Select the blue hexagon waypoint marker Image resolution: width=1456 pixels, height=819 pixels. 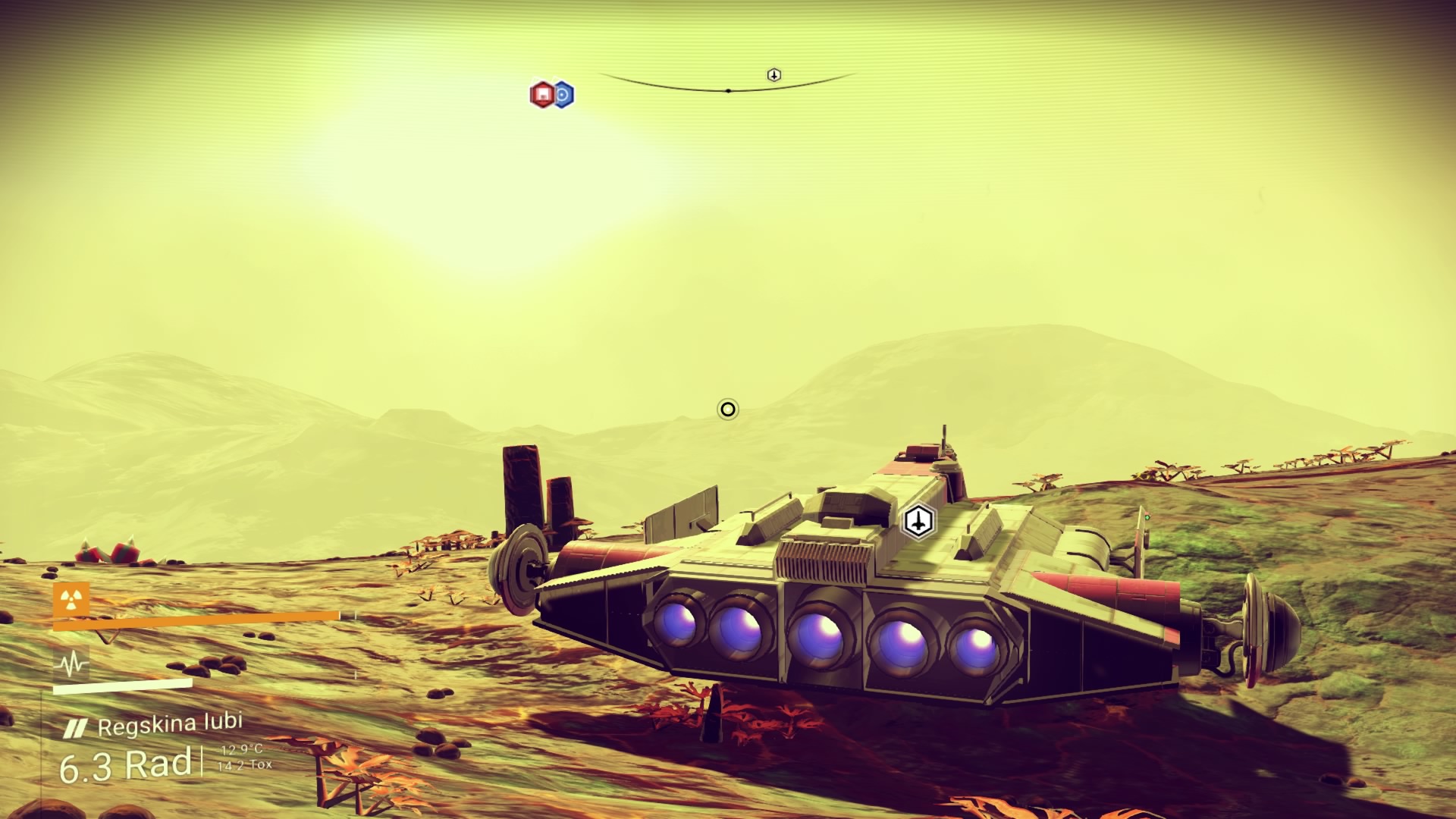(x=562, y=95)
